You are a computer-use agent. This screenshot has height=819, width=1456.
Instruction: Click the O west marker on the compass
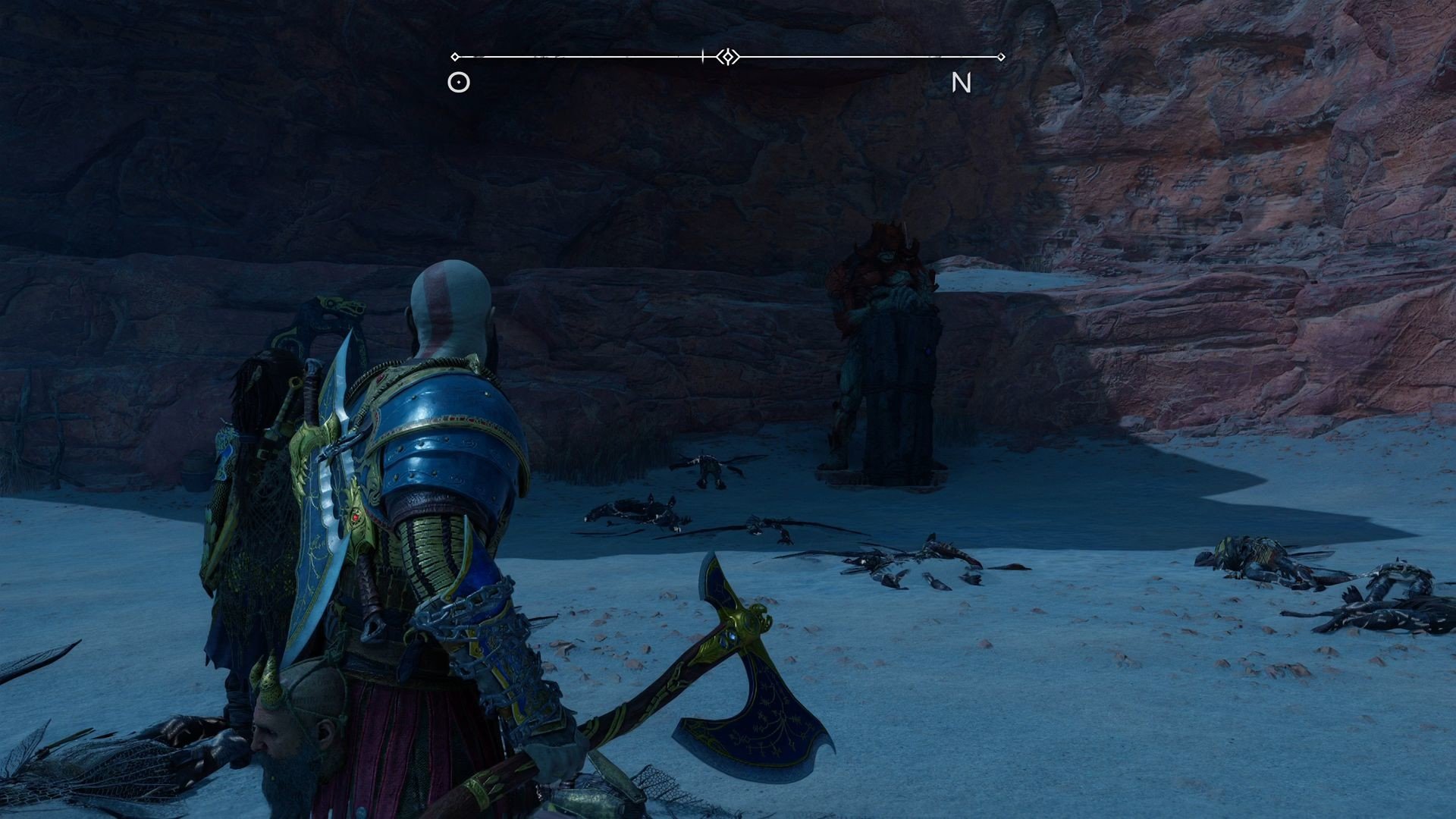point(458,82)
